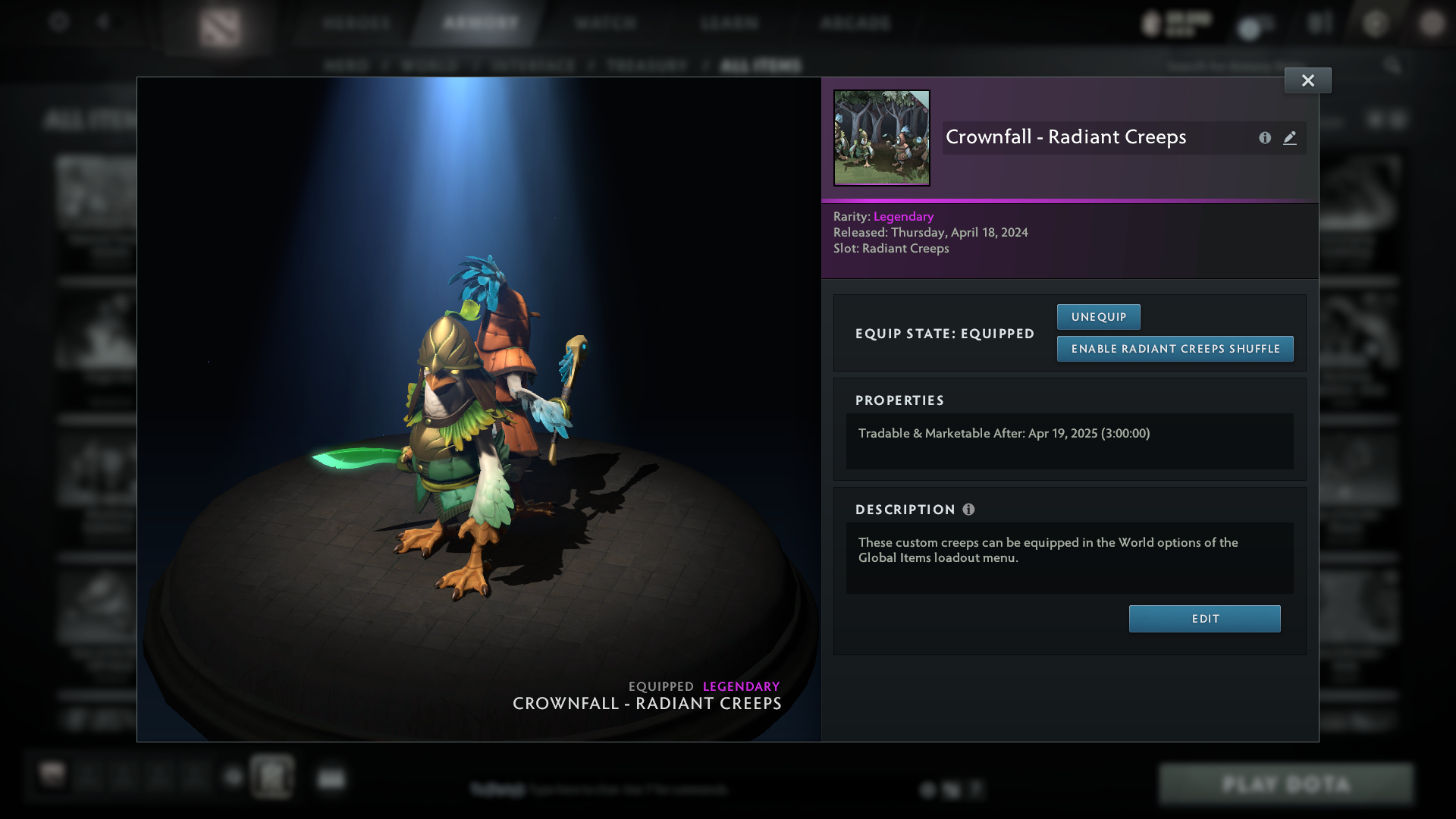Enable Radiant Creeps Shuffle
Image resolution: width=1456 pixels, height=819 pixels.
coord(1175,349)
